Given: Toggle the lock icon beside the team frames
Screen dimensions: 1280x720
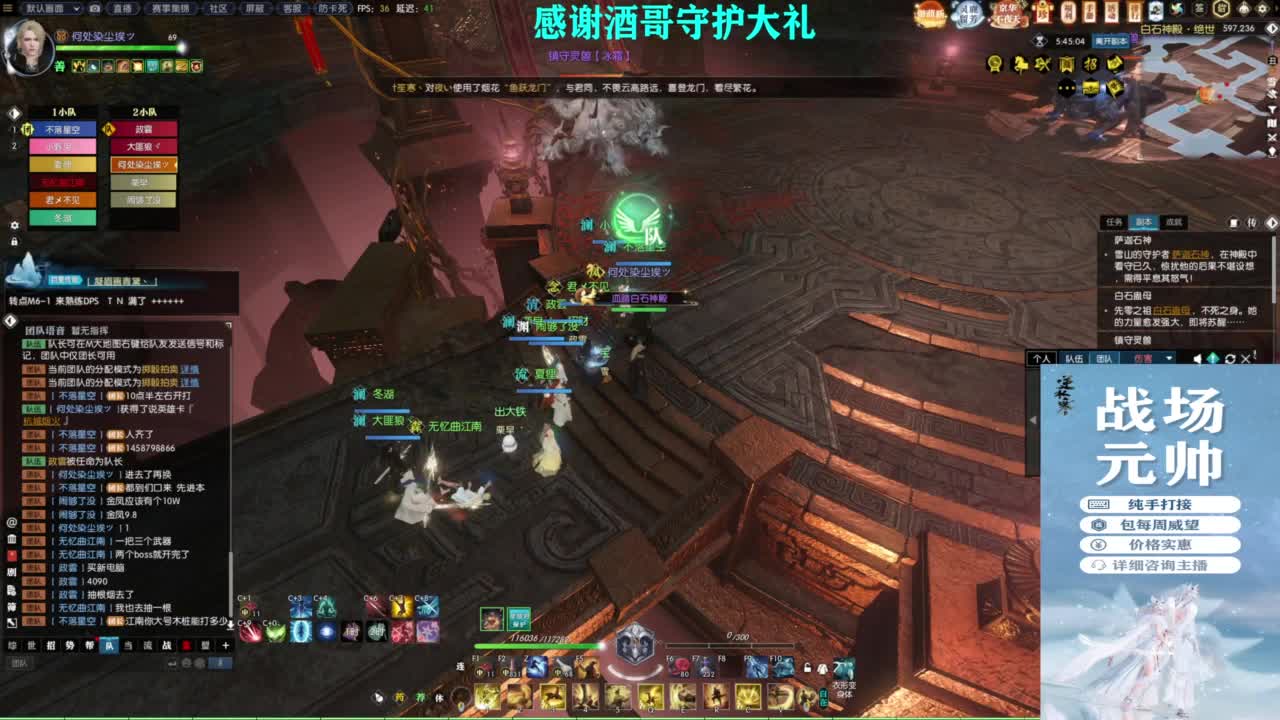Looking at the screenshot, I should click(14, 241).
